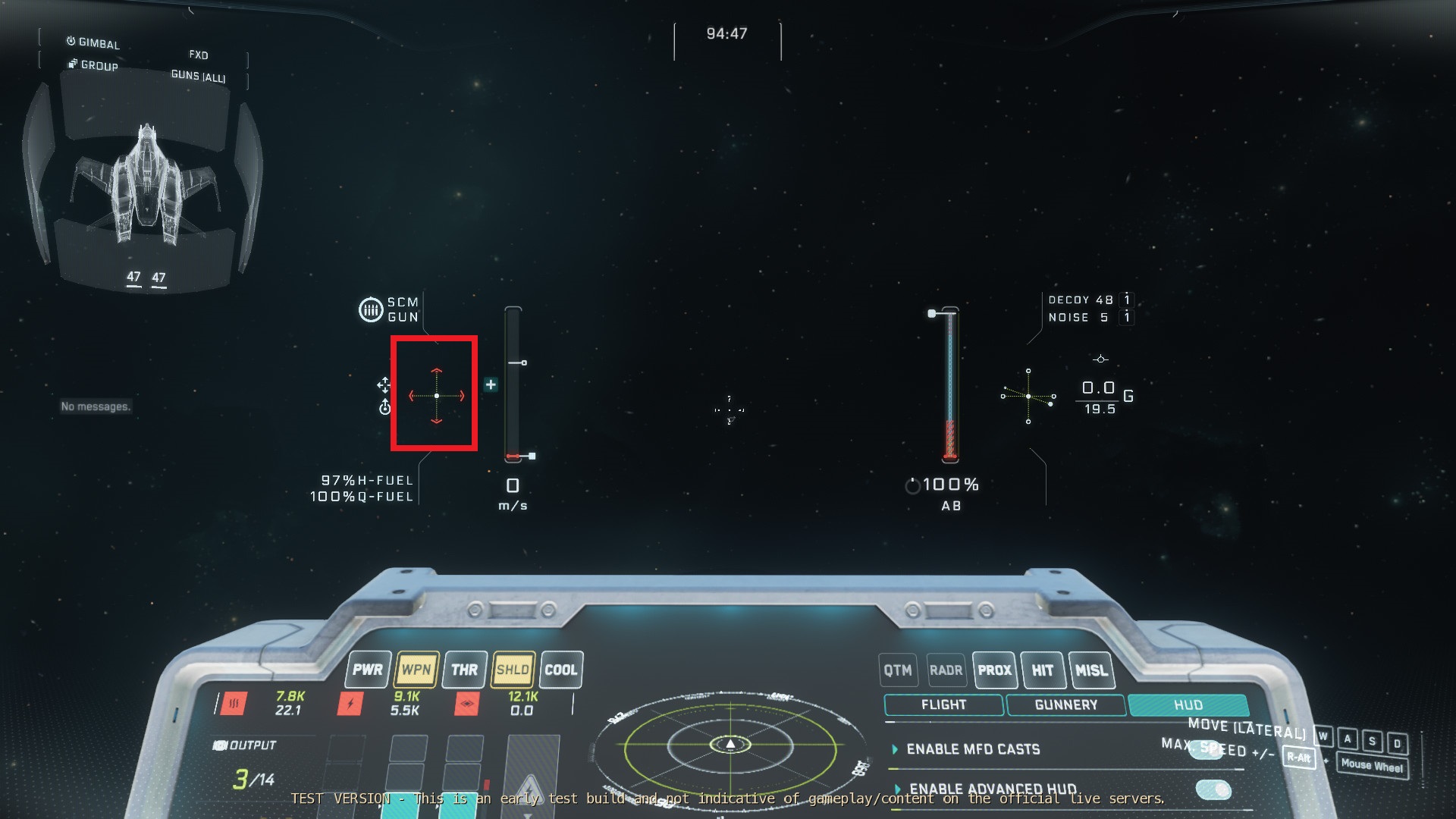This screenshot has height=819, width=1456.
Task: Click the SCM GUN mode icon
Action: (x=370, y=310)
